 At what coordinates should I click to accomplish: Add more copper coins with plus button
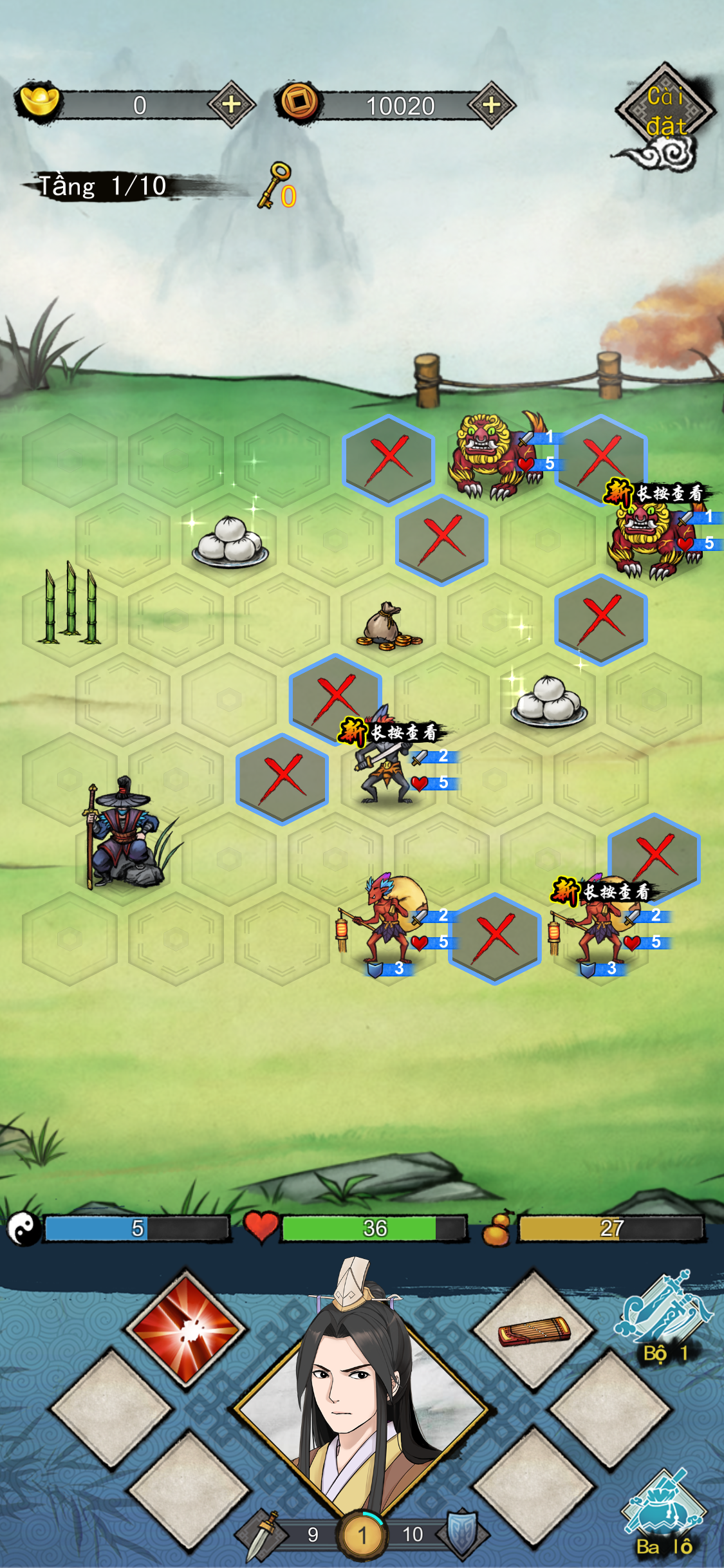point(491,105)
